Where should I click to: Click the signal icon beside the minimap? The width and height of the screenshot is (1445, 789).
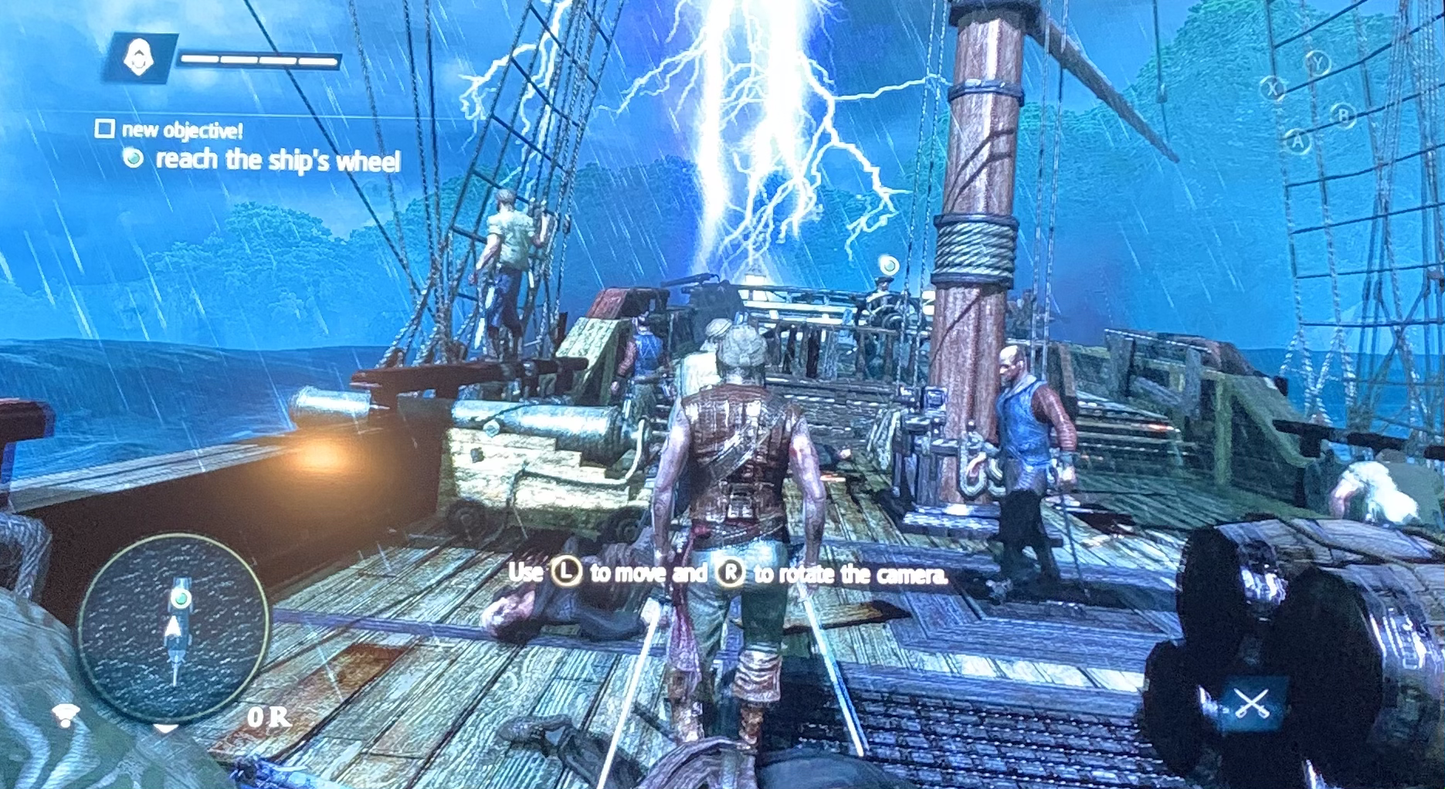(x=67, y=714)
